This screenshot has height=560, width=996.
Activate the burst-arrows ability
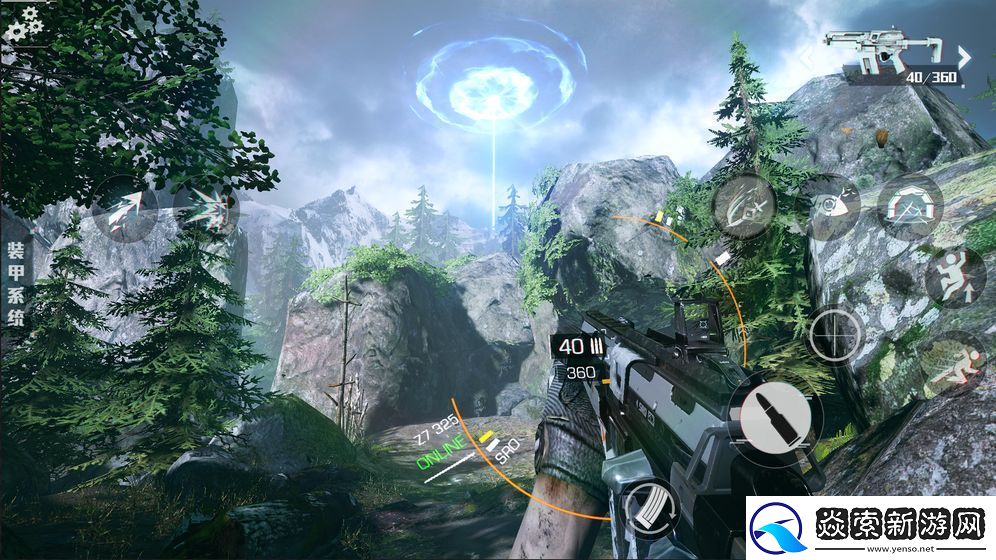click(x=207, y=209)
